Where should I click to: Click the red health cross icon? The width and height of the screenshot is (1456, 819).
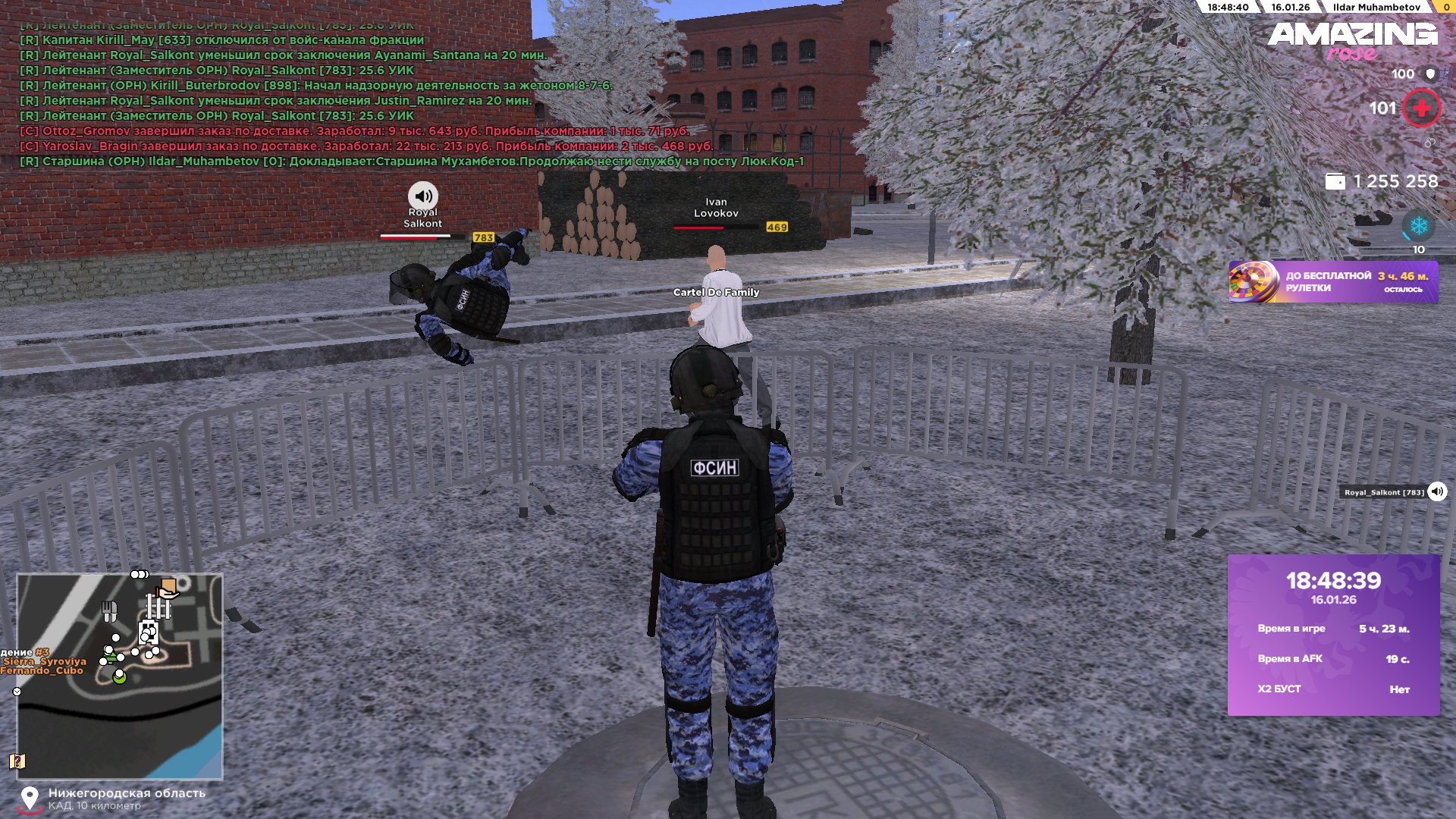pos(1421,108)
